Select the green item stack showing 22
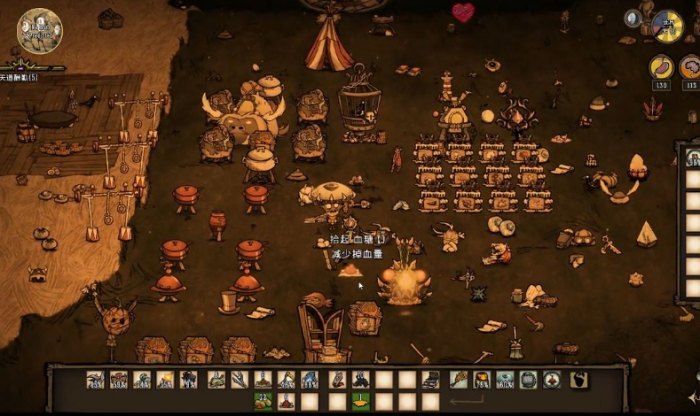 click(x=263, y=402)
